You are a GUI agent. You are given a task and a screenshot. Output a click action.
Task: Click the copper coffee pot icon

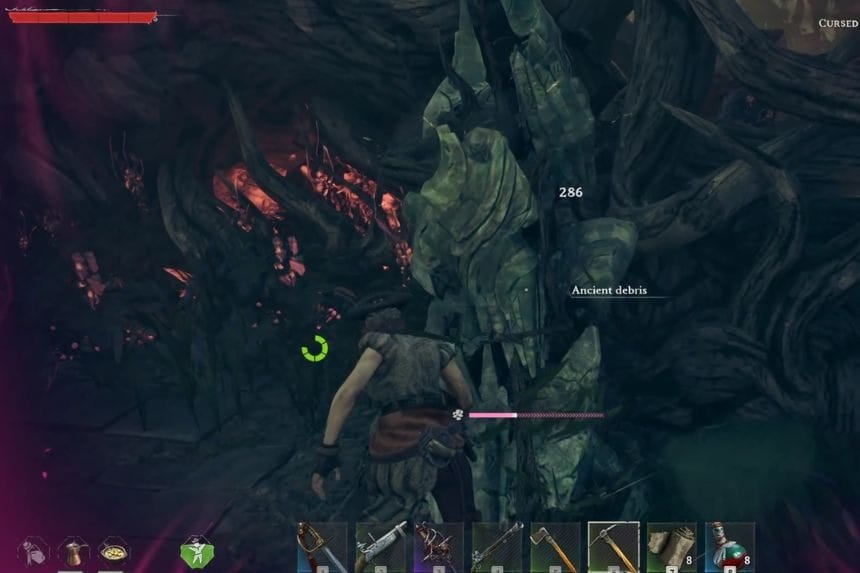72,551
